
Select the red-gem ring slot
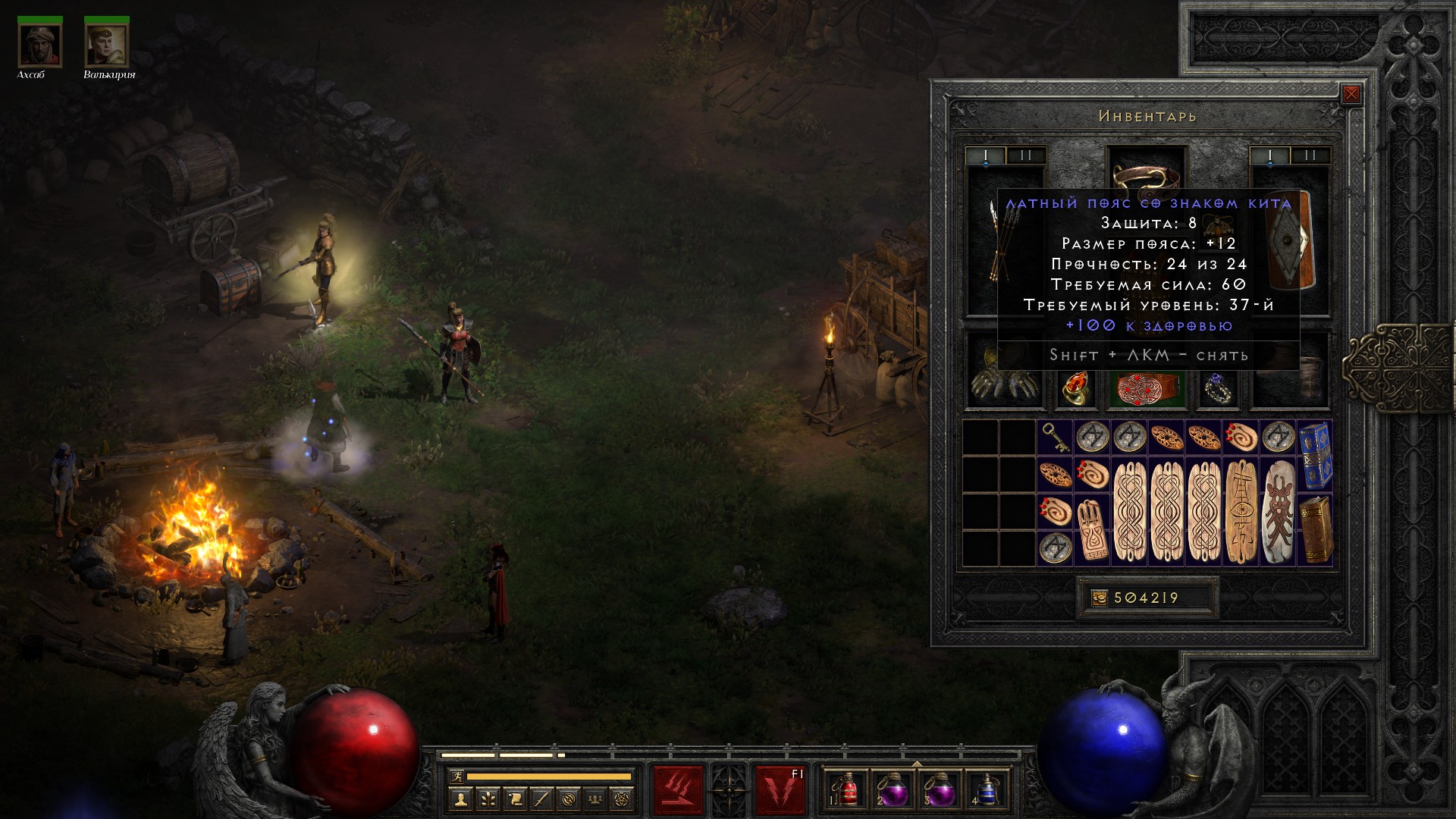pos(1075,388)
